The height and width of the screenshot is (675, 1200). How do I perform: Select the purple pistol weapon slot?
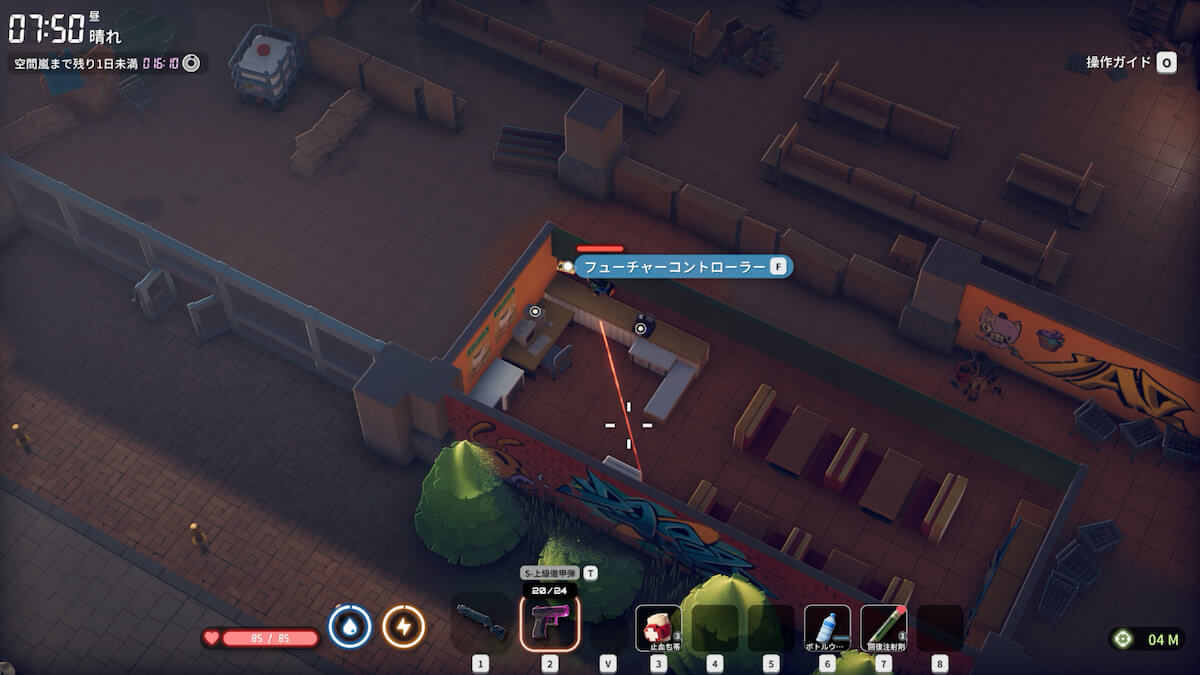(x=550, y=624)
